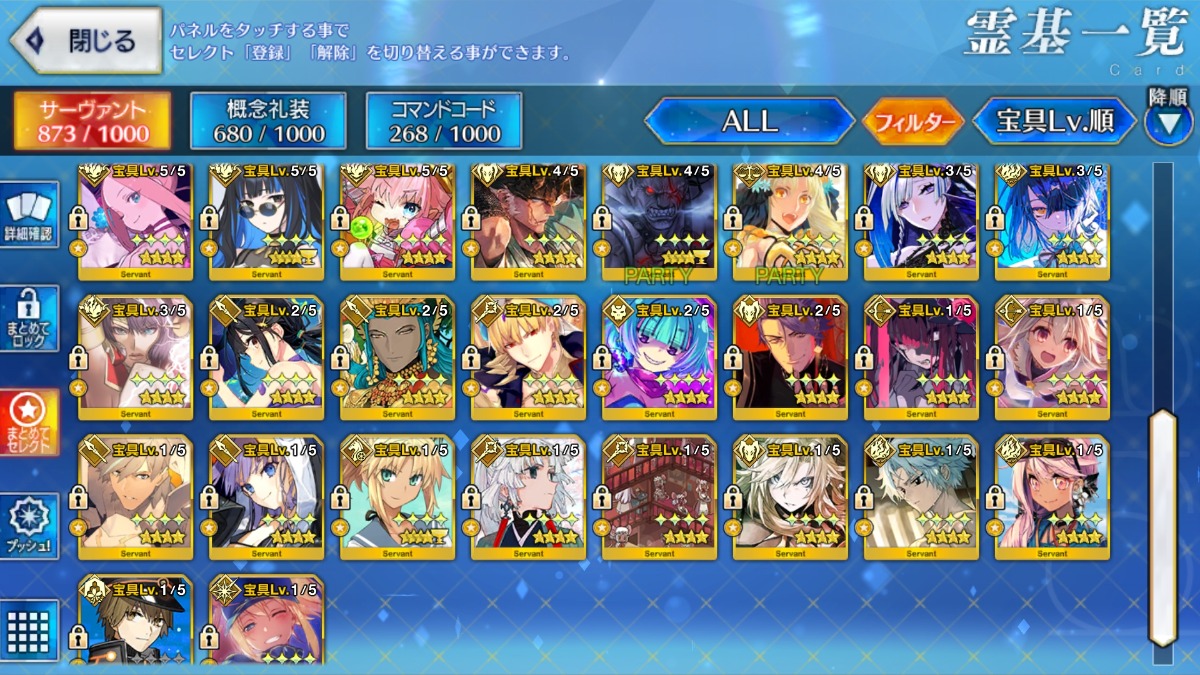Toggle the 降順 descending order arrow
Image resolution: width=1200 pixels, height=675 pixels.
tap(1168, 119)
